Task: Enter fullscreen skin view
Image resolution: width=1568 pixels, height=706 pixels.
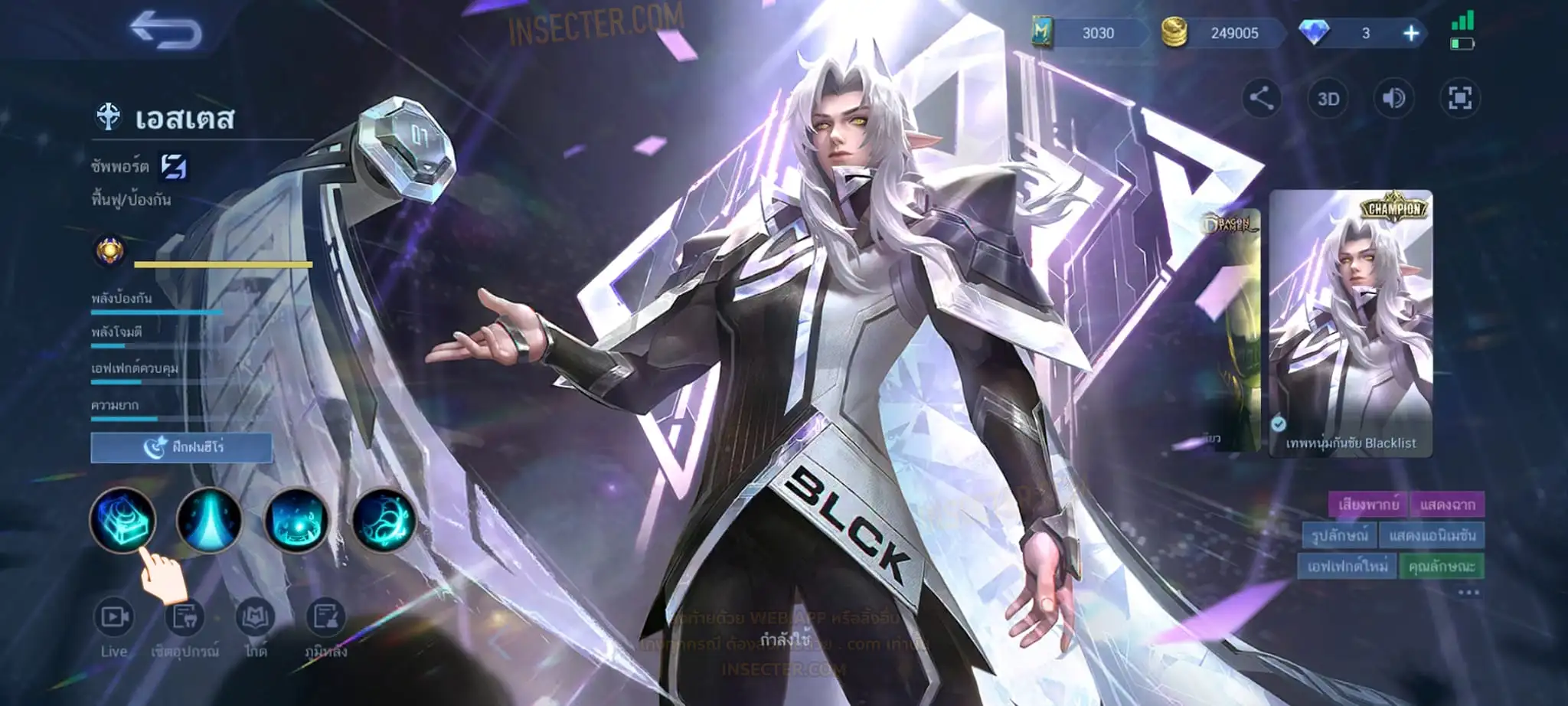Action: tap(1459, 98)
